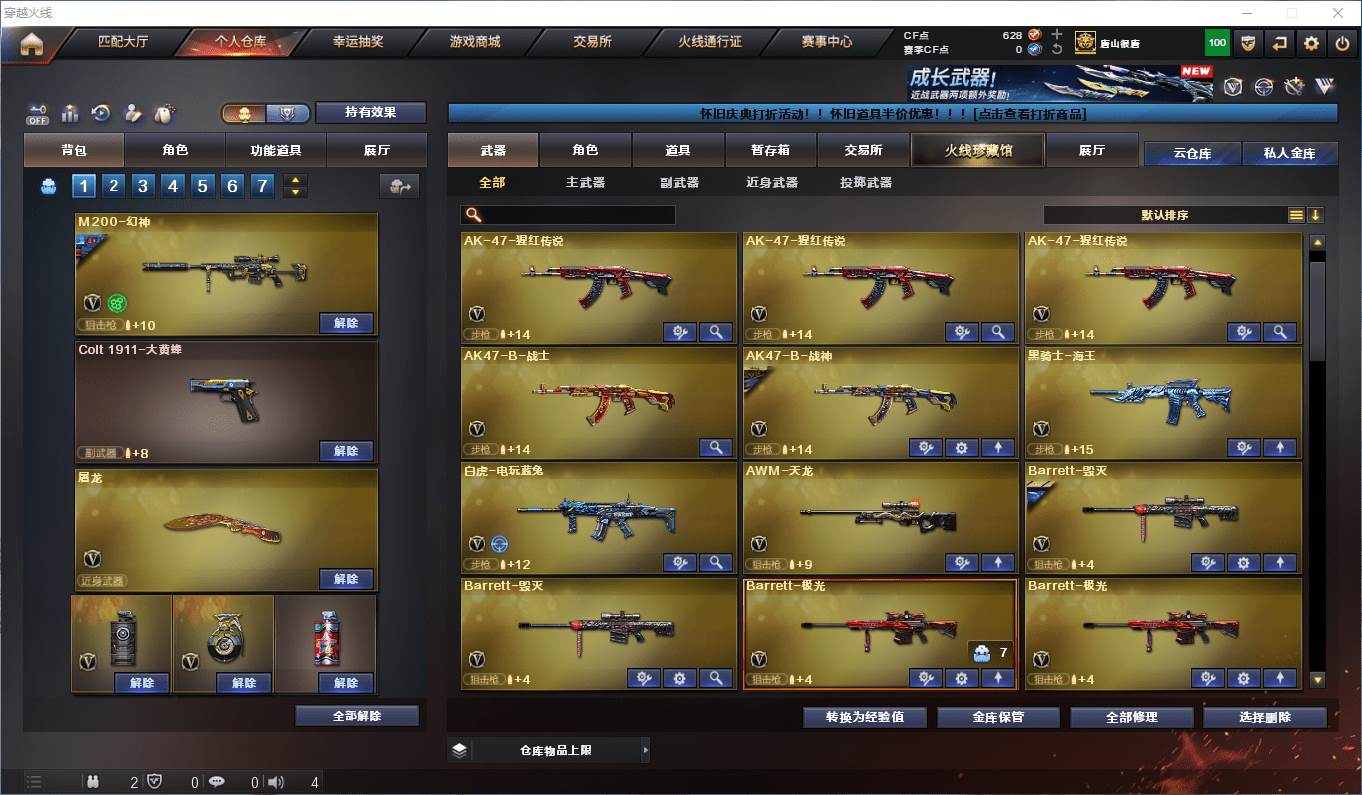Open the 火线珍藏馆 collection tab
Screen dimensions: 1362x795
978,150
